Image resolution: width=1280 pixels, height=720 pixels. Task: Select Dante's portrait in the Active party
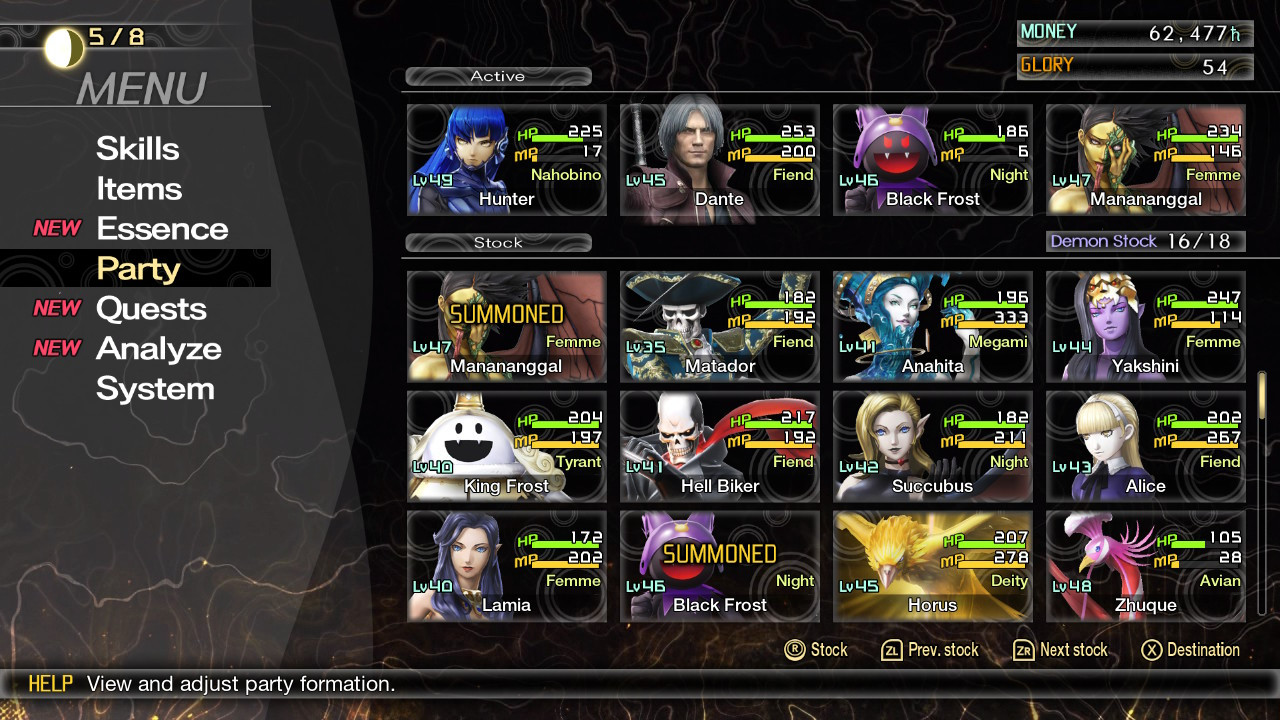coord(719,160)
